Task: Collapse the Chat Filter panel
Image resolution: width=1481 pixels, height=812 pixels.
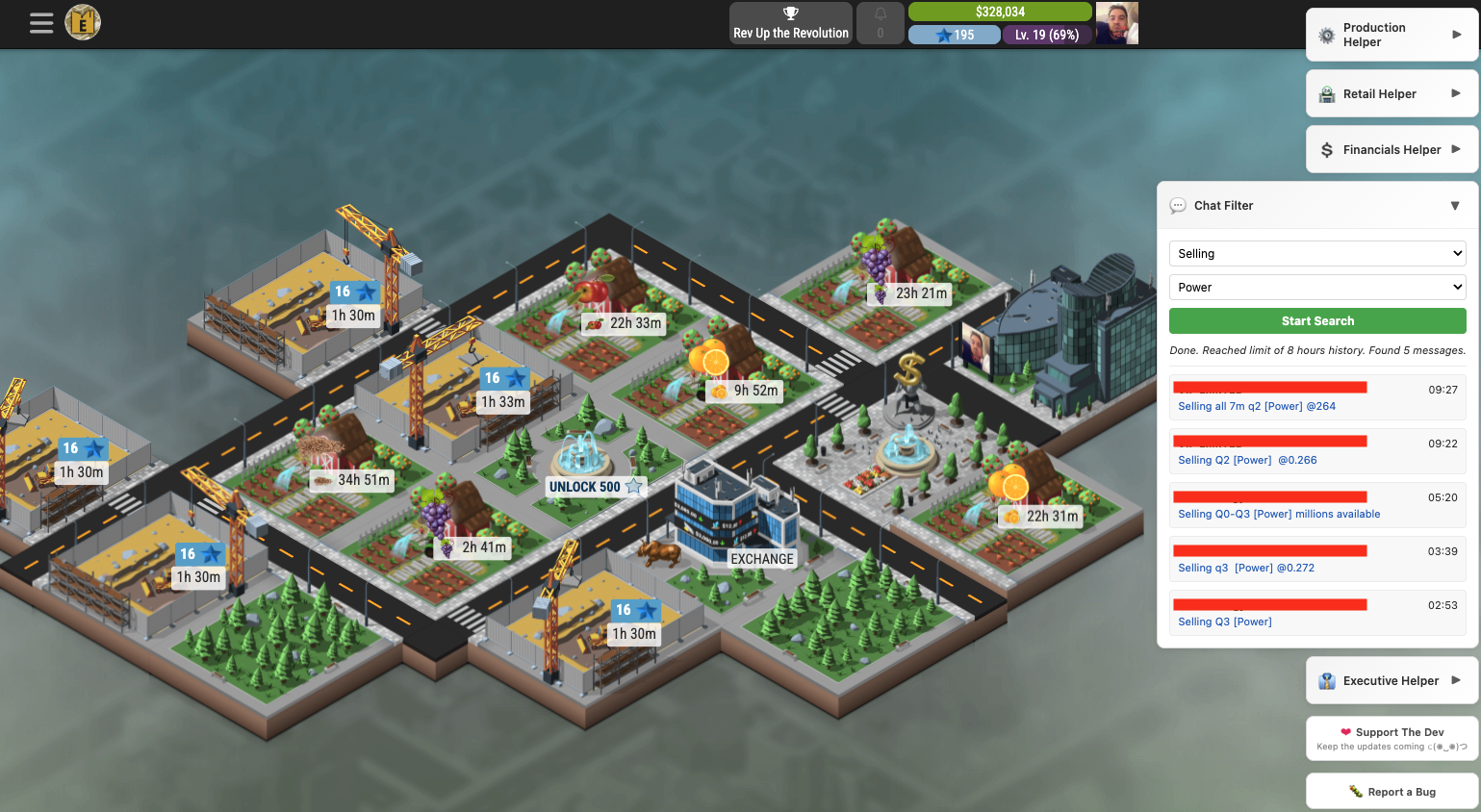Action: tap(1454, 206)
